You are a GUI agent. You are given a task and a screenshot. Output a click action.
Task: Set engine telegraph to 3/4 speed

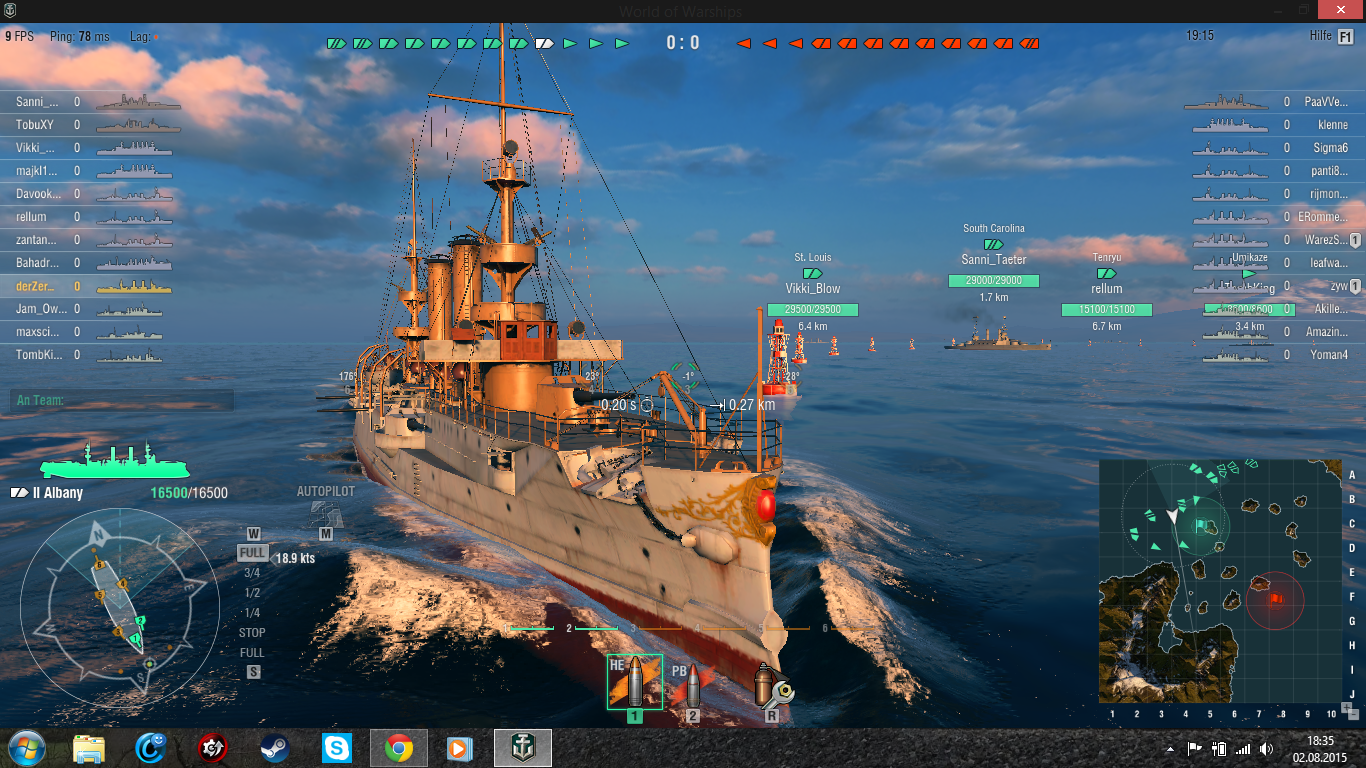click(x=252, y=573)
